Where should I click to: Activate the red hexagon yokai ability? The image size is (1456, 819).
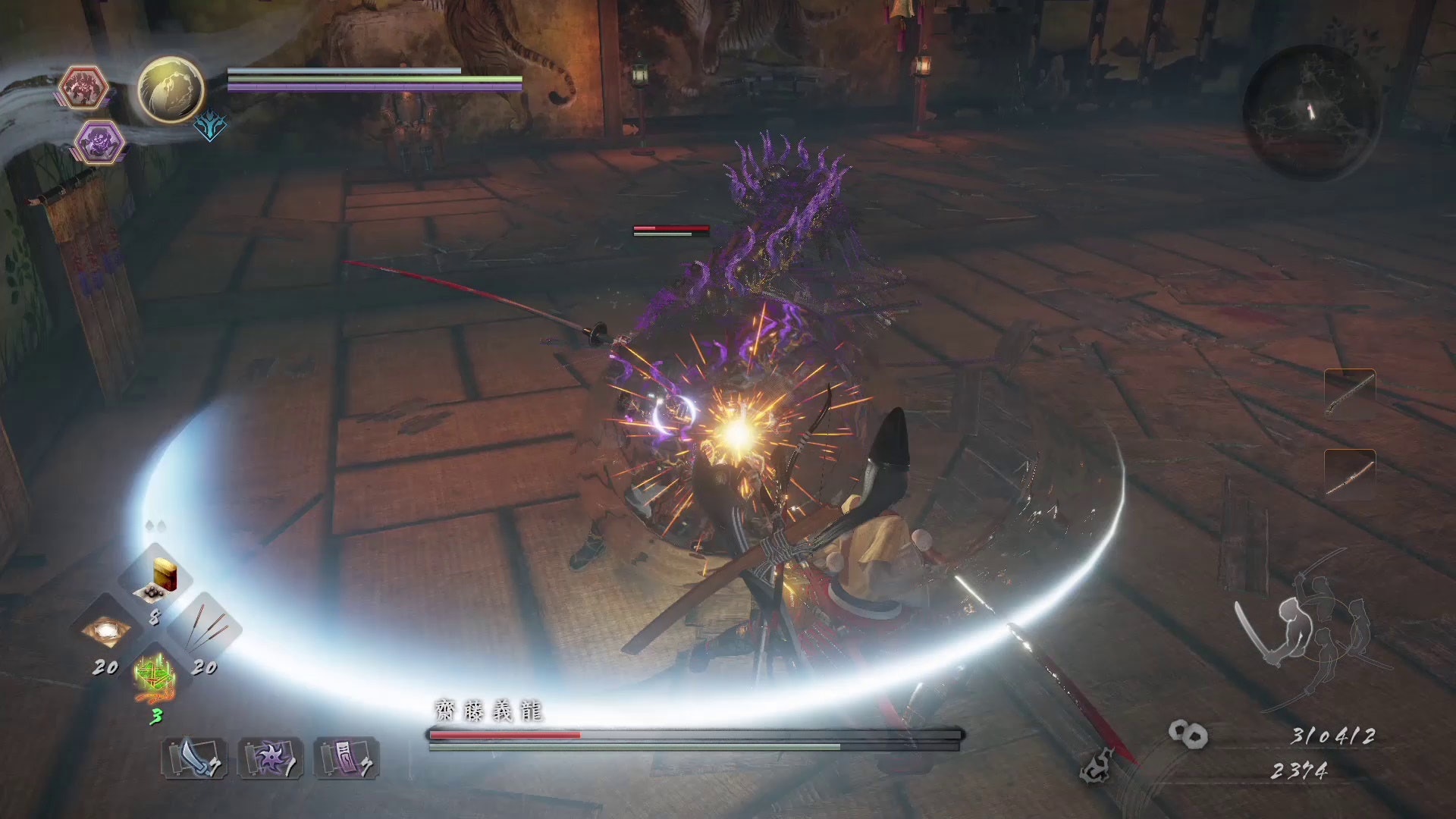(83, 87)
